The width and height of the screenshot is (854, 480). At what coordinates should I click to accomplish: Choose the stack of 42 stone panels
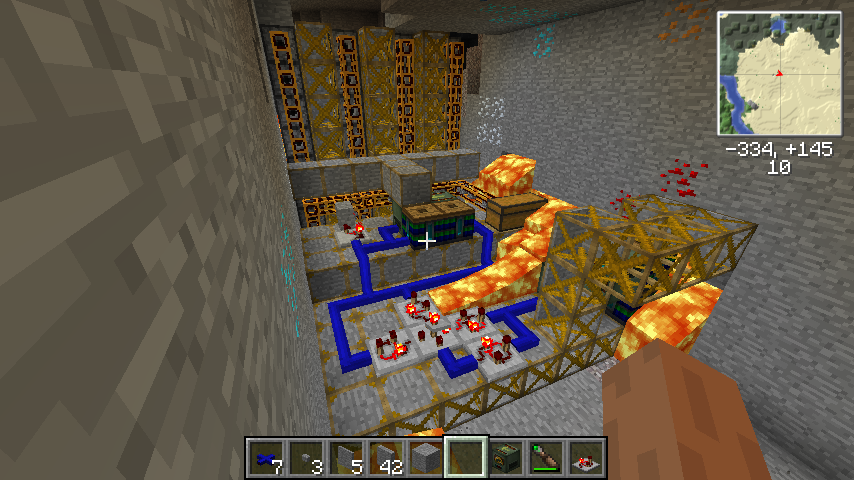click(x=386, y=458)
